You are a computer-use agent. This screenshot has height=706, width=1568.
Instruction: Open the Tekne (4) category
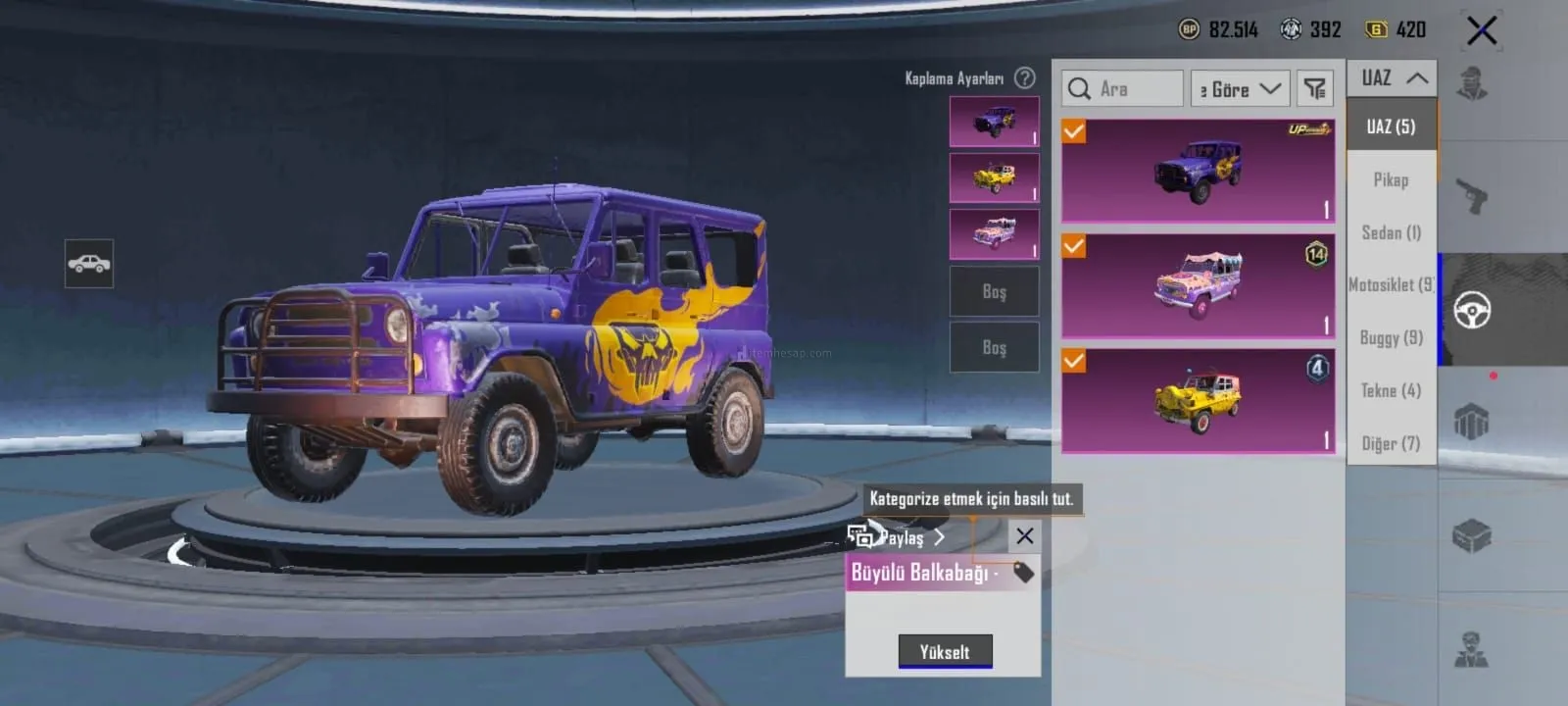pyautogui.click(x=1391, y=391)
